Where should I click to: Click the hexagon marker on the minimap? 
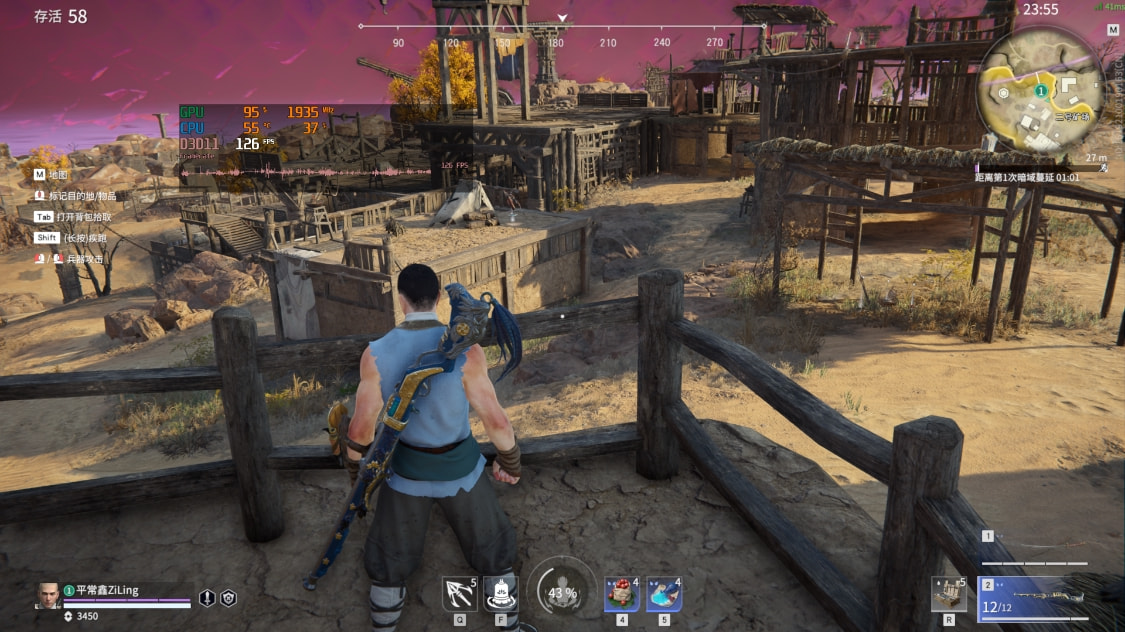pyautogui.click(x=1003, y=93)
